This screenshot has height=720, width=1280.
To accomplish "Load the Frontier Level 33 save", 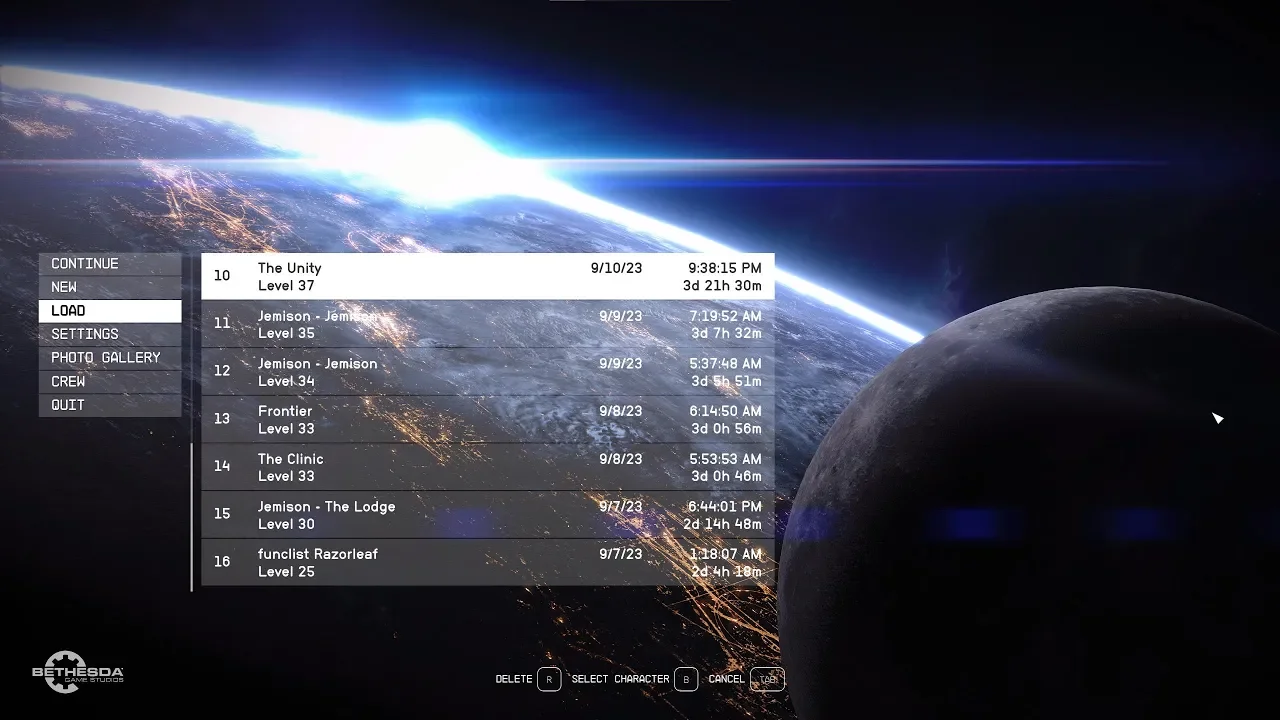I will click(487, 420).
